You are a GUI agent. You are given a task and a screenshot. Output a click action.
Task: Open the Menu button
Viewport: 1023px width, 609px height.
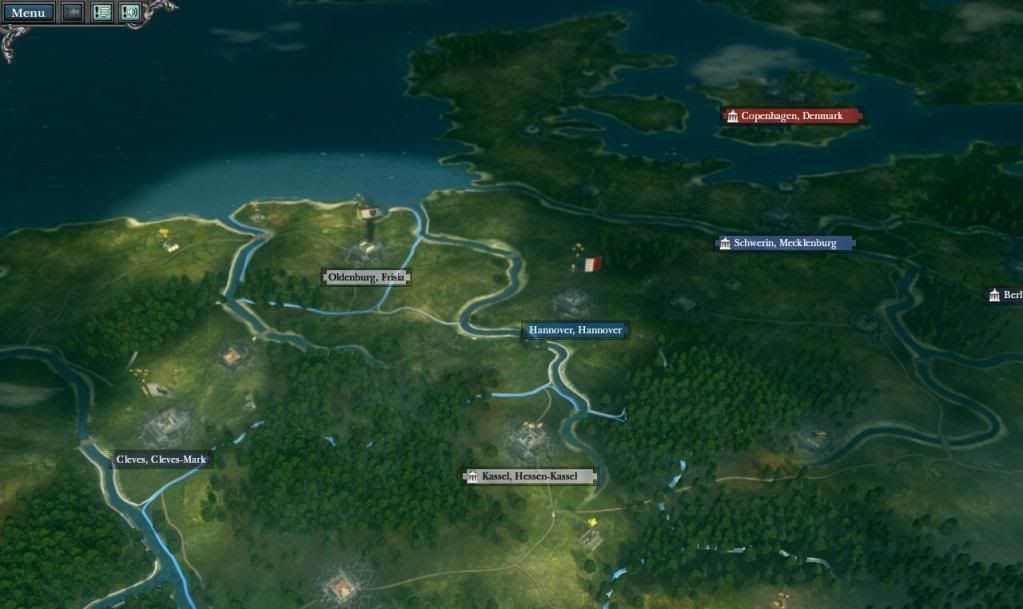pos(28,13)
